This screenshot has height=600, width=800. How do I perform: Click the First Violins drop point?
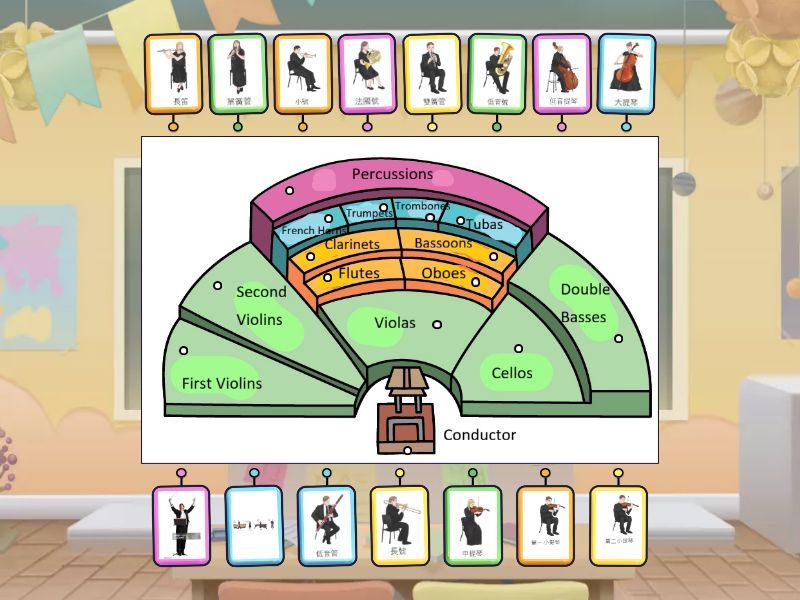click(x=184, y=351)
